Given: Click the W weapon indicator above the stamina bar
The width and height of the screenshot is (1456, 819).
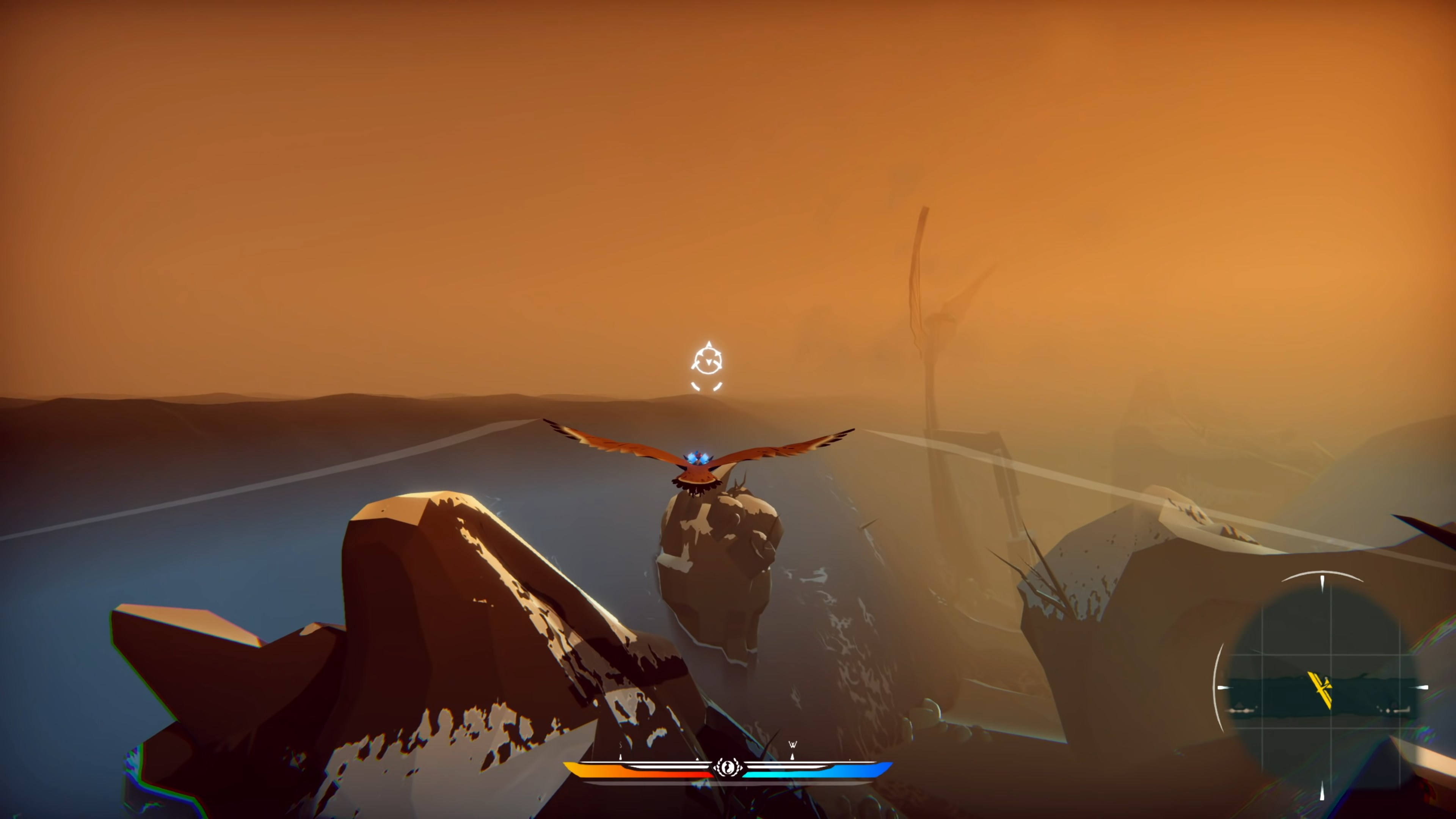Looking at the screenshot, I should [x=793, y=744].
